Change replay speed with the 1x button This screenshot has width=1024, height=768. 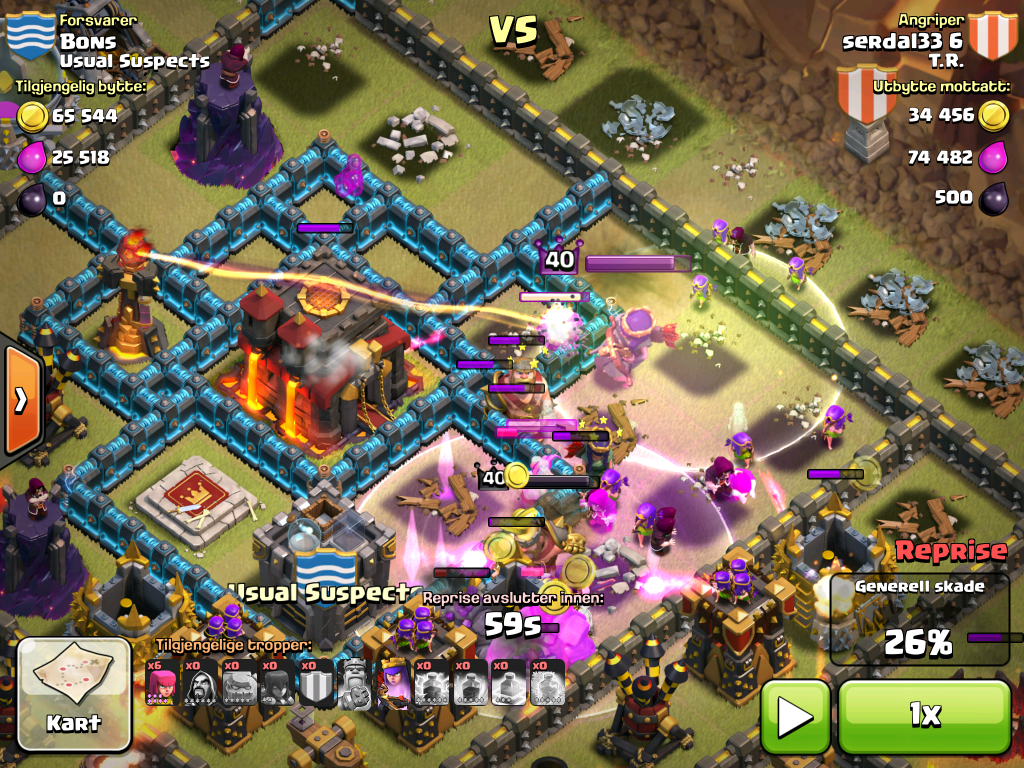pos(924,716)
